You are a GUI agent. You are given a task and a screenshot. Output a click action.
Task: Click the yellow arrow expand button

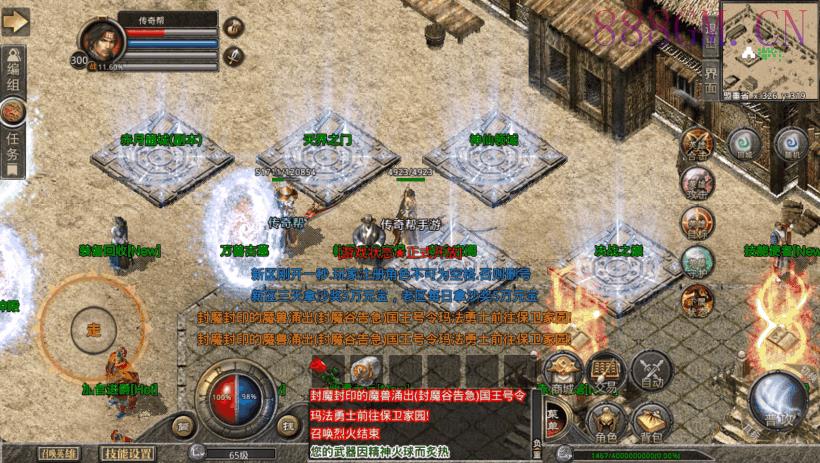tap(15, 22)
